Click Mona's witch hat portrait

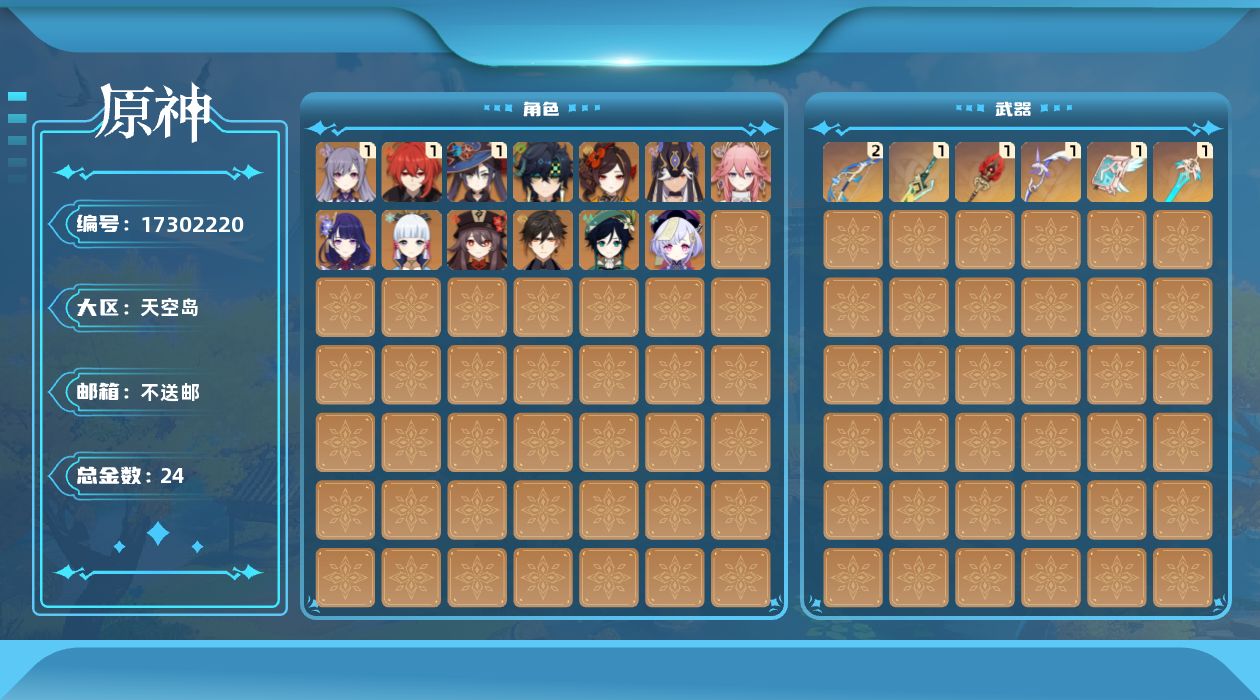(x=477, y=172)
